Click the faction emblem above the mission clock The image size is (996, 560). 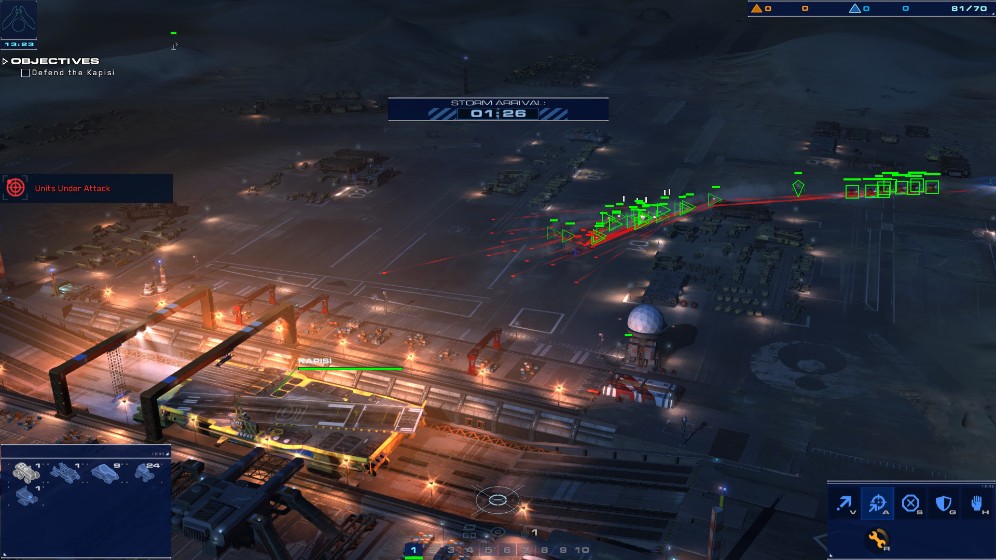pyautogui.click(x=19, y=18)
